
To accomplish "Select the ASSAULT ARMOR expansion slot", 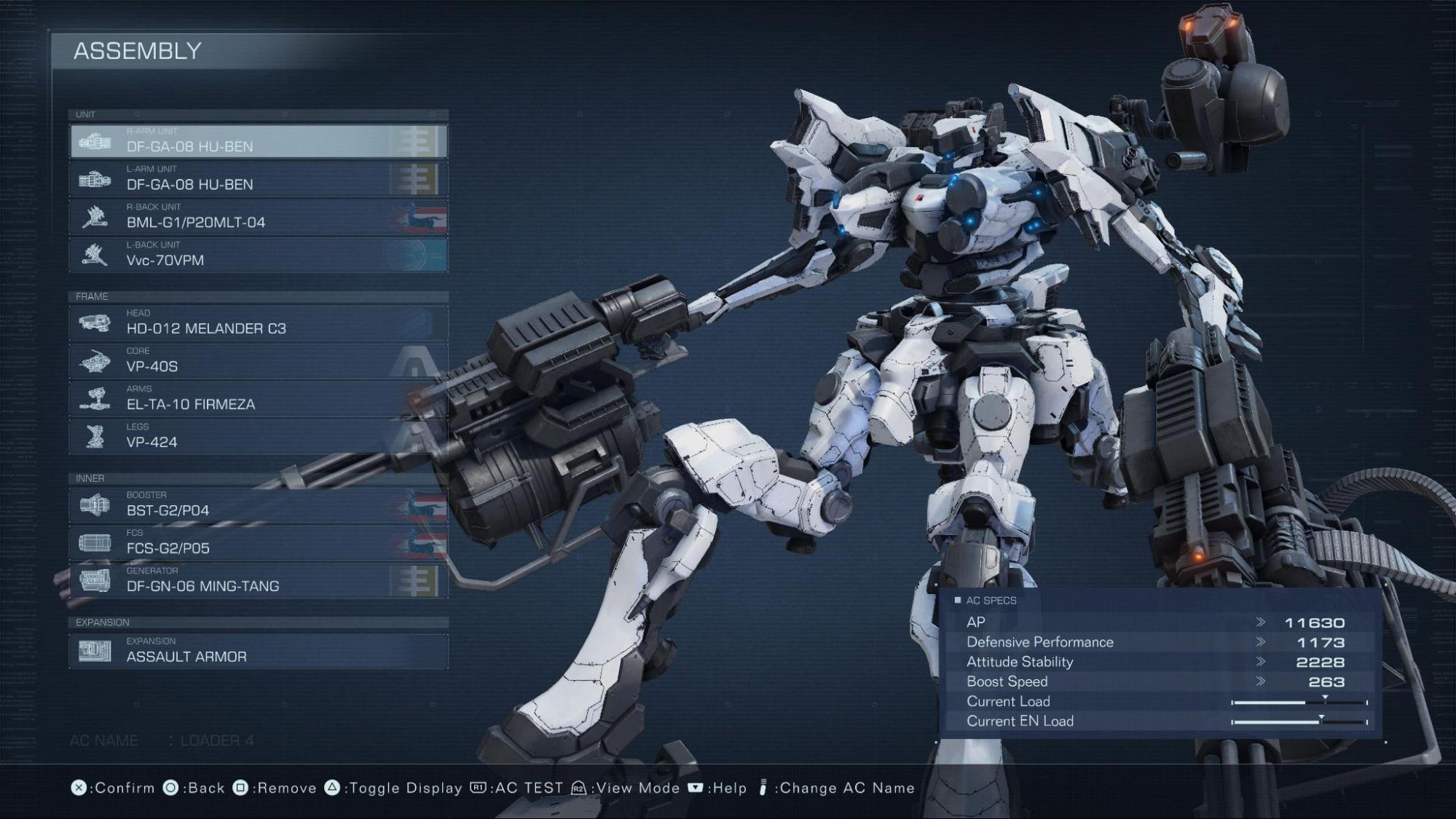I will point(259,651).
